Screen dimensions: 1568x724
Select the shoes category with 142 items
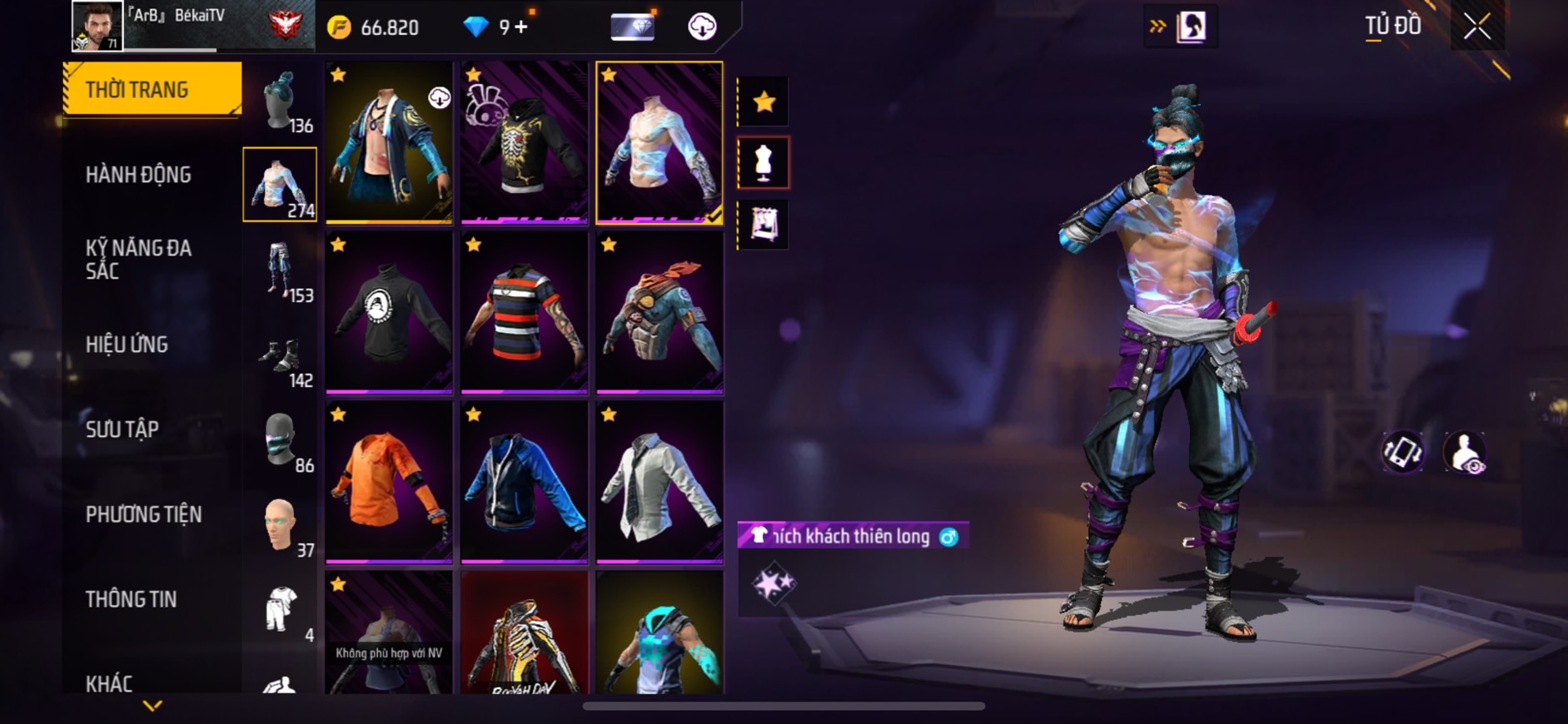(281, 360)
